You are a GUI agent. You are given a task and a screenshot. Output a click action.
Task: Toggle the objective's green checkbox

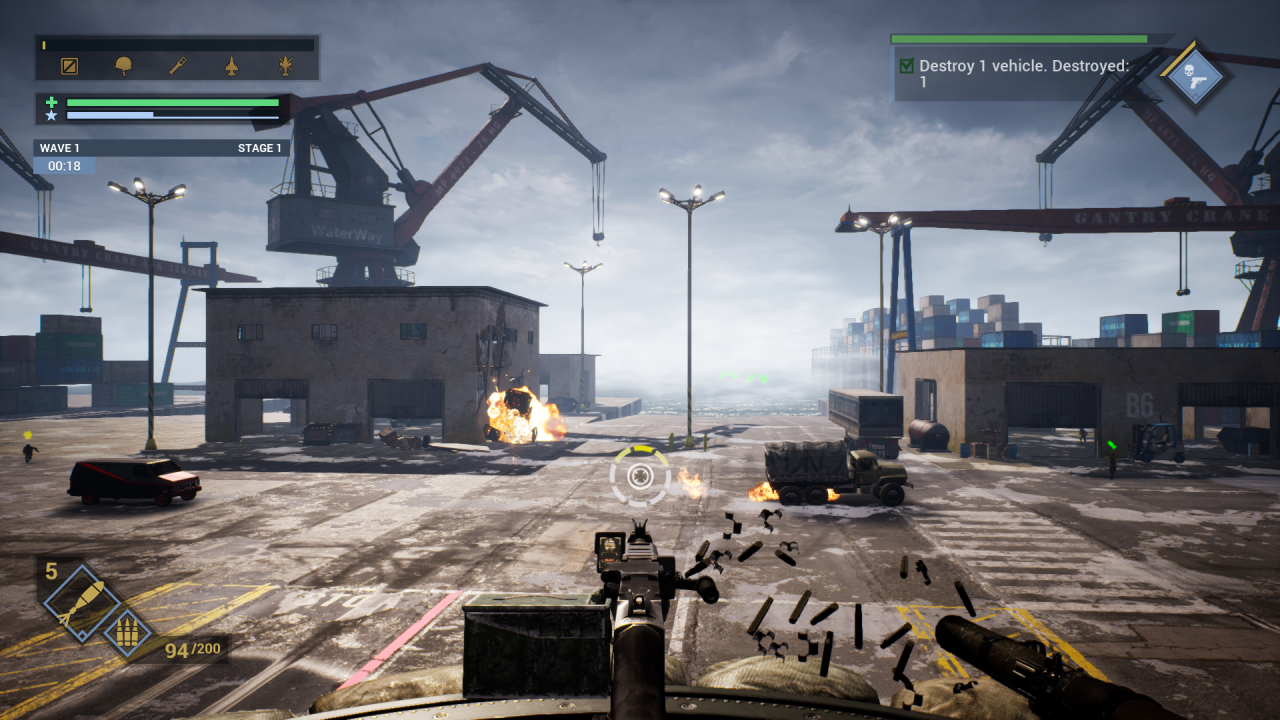[x=907, y=66]
